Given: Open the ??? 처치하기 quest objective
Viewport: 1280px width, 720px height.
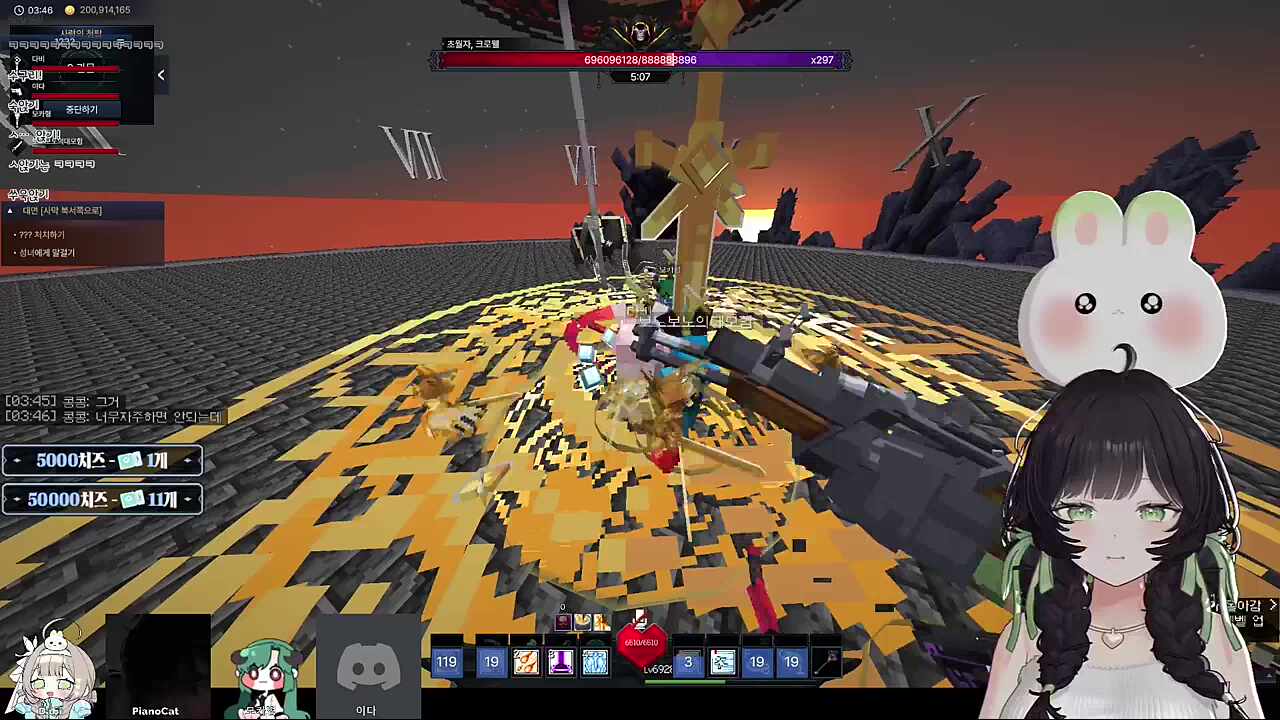Looking at the screenshot, I should 42,235.
